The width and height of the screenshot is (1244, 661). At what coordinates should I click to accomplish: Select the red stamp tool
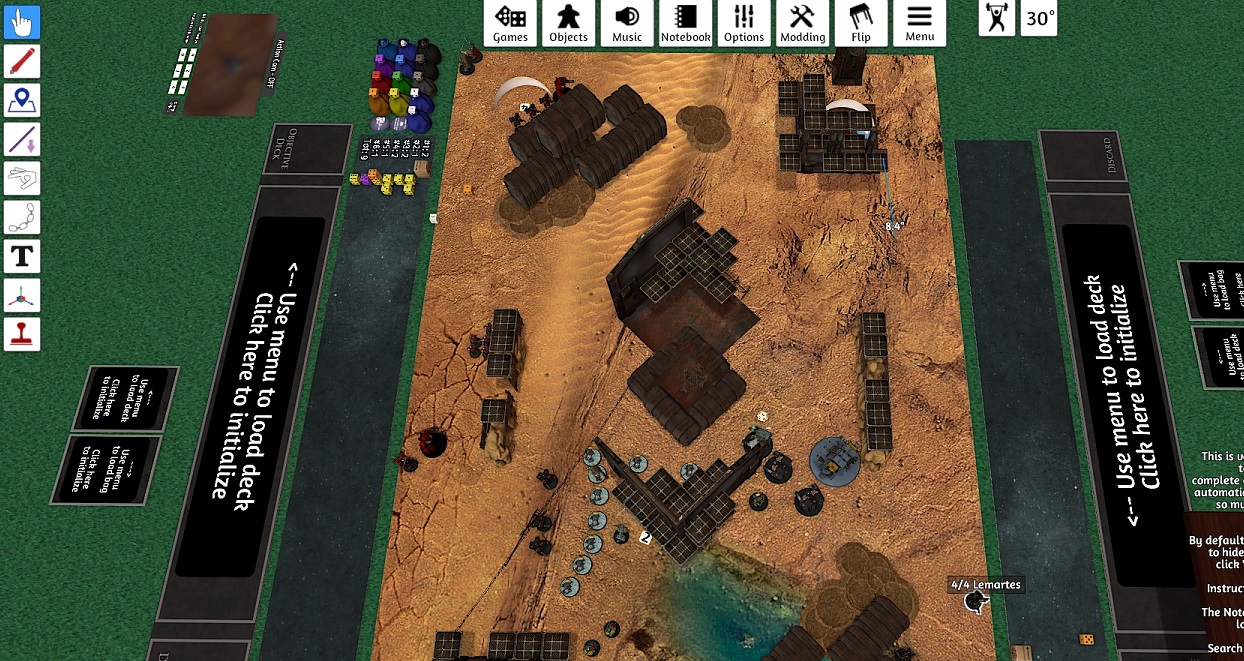coord(22,335)
